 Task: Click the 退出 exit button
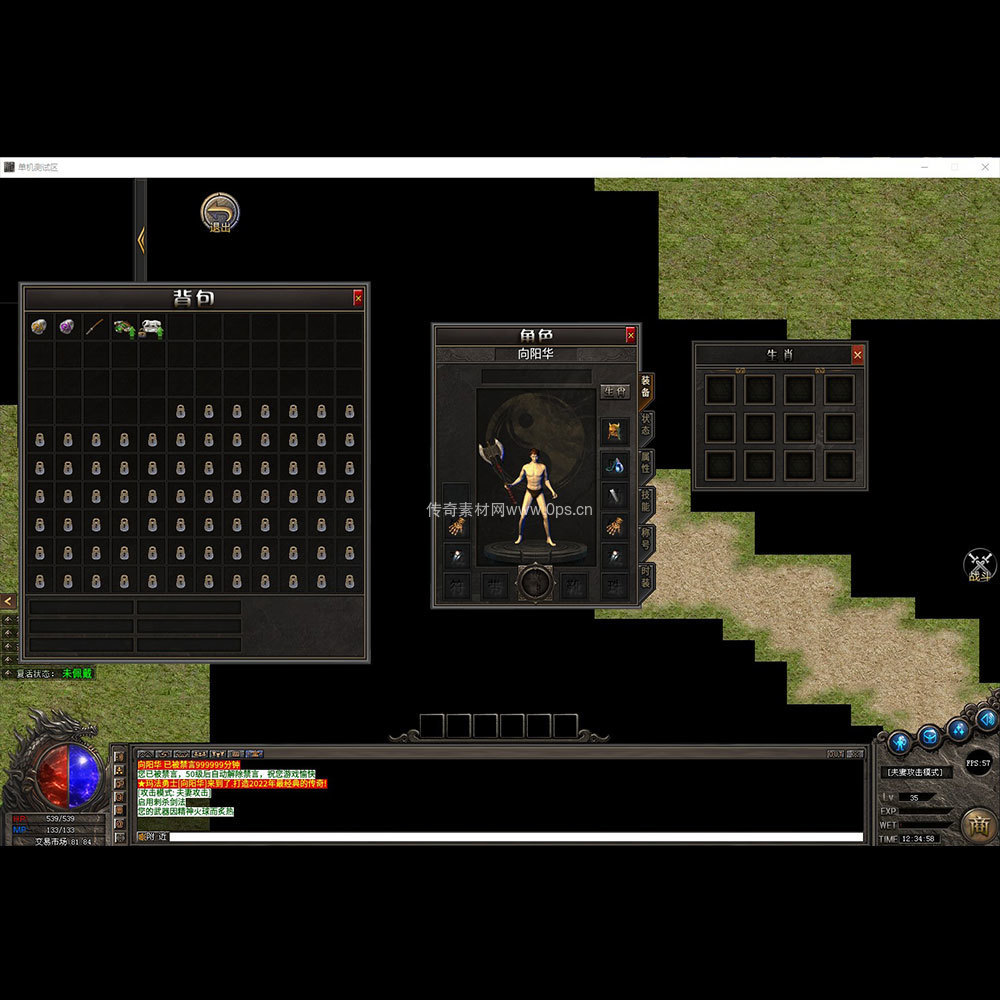(x=219, y=213)
